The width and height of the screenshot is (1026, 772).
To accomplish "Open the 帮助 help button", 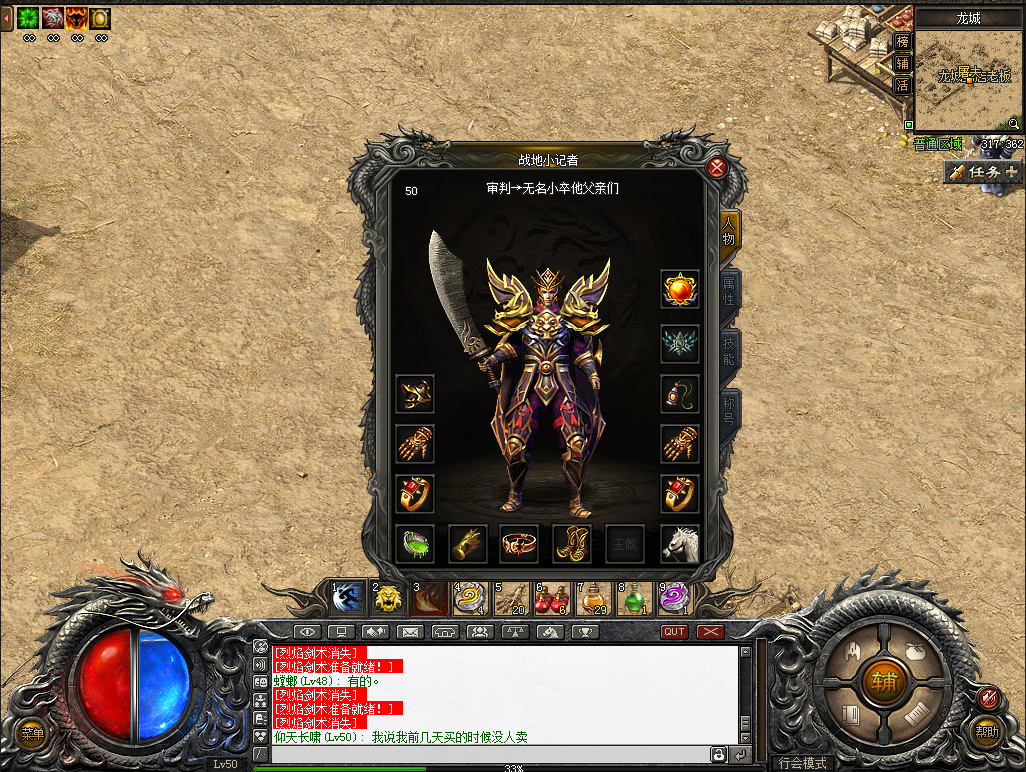I will click(987, 731).
